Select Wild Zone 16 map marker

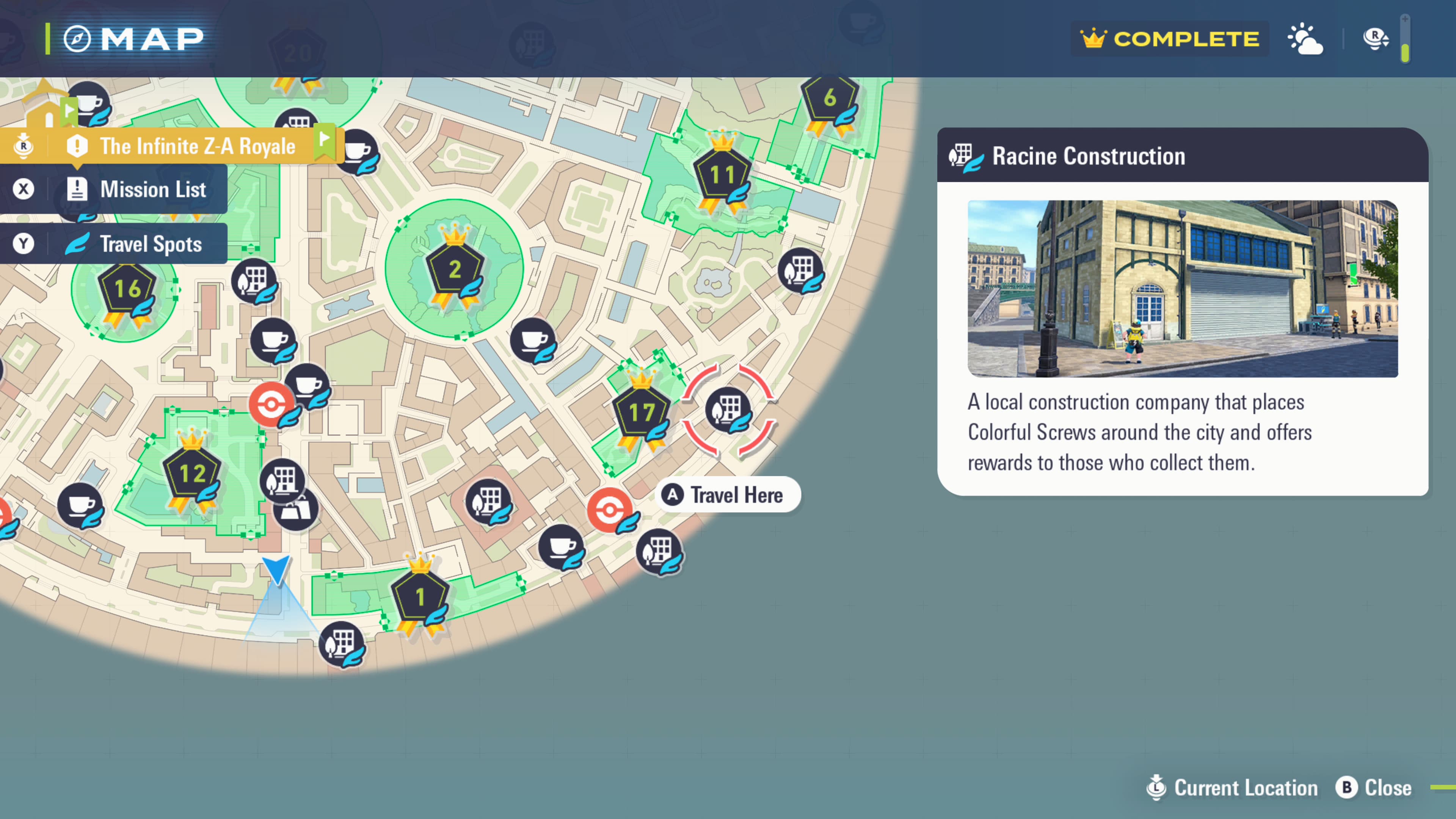click(127, 289)
